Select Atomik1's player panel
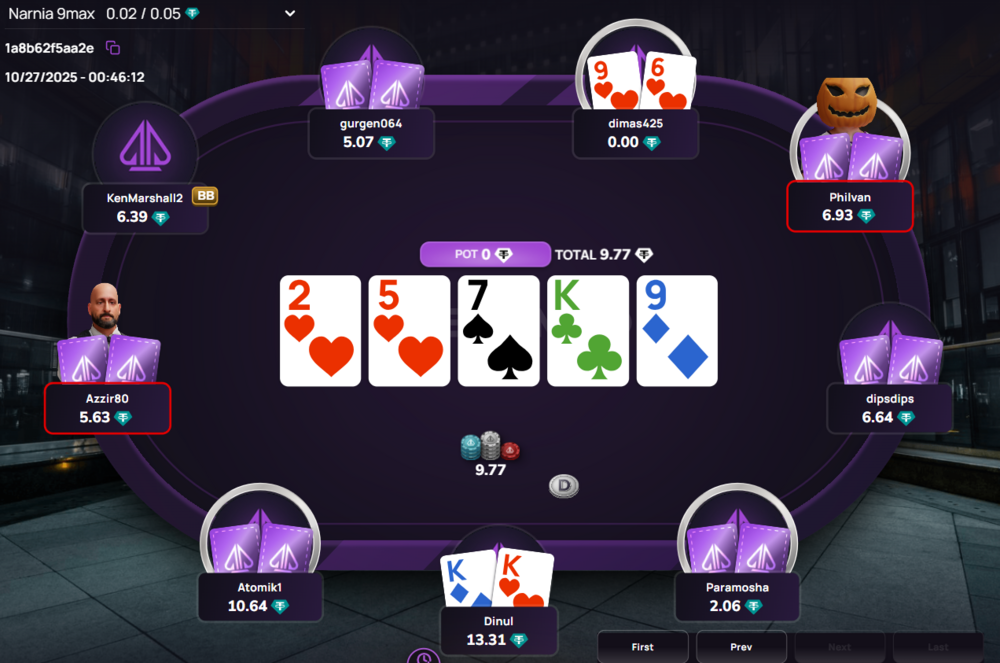1000x663 pixels. 260,597
